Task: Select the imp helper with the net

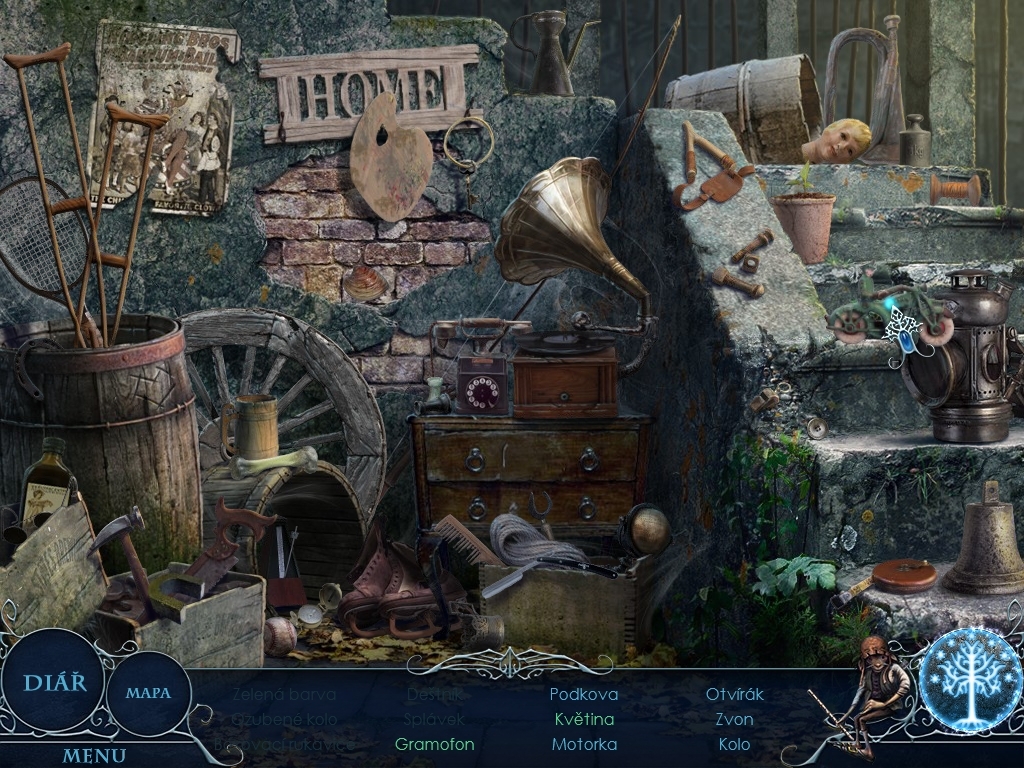Action: click(875, 690)
